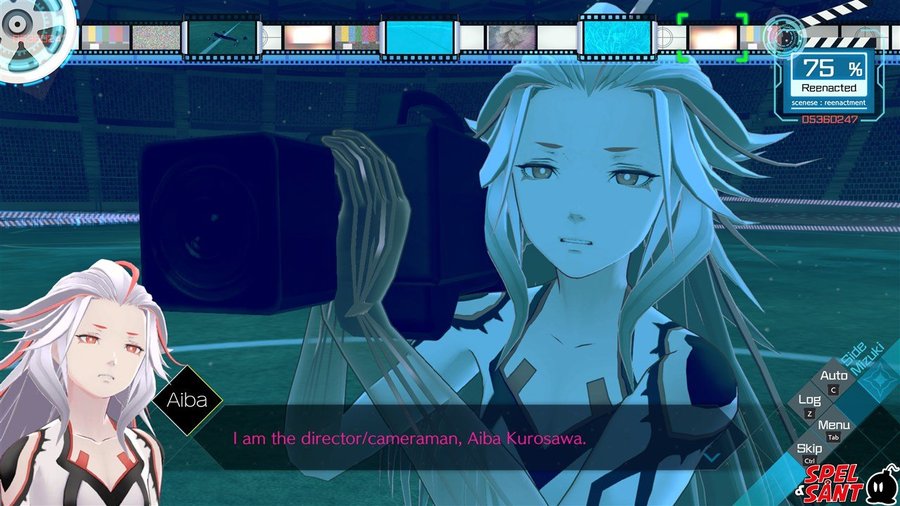This screenshot has width=900, height=506.
Task: Open the Menu button
Action: pyautogui.click(x=834, y=426)
